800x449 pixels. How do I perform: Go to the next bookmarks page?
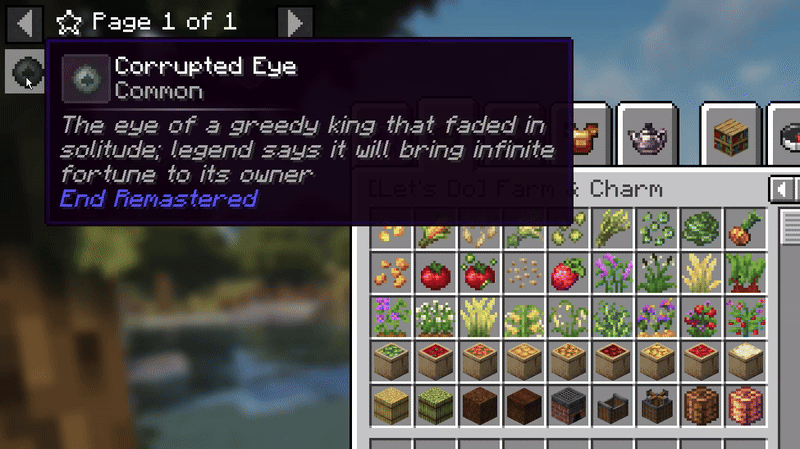click(x=293, y=21)
